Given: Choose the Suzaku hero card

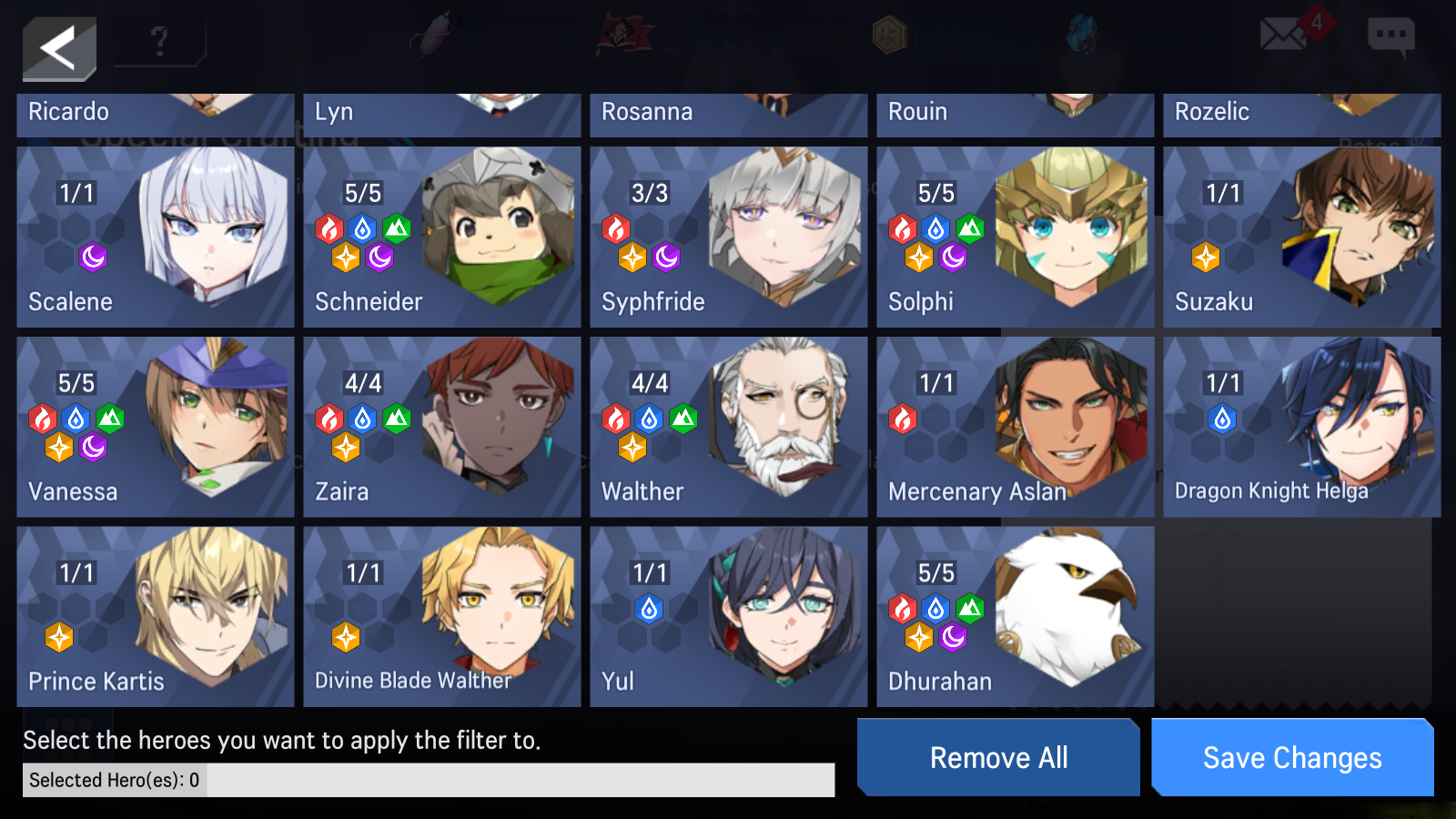Looking at the screenshot, I should pyautogui.click(x=1301, y=237).
